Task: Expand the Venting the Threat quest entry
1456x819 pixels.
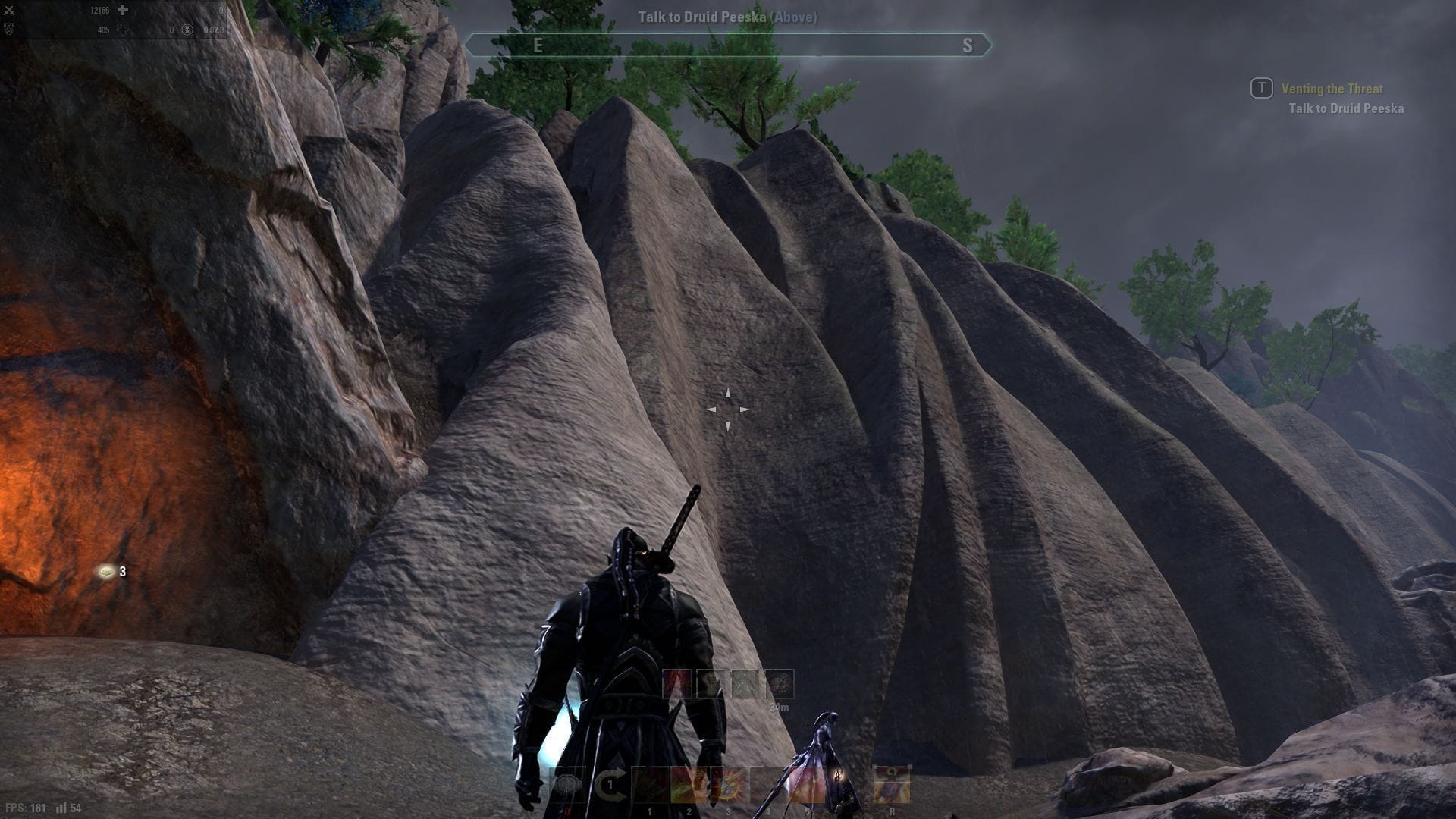Action: (1331, 89)
